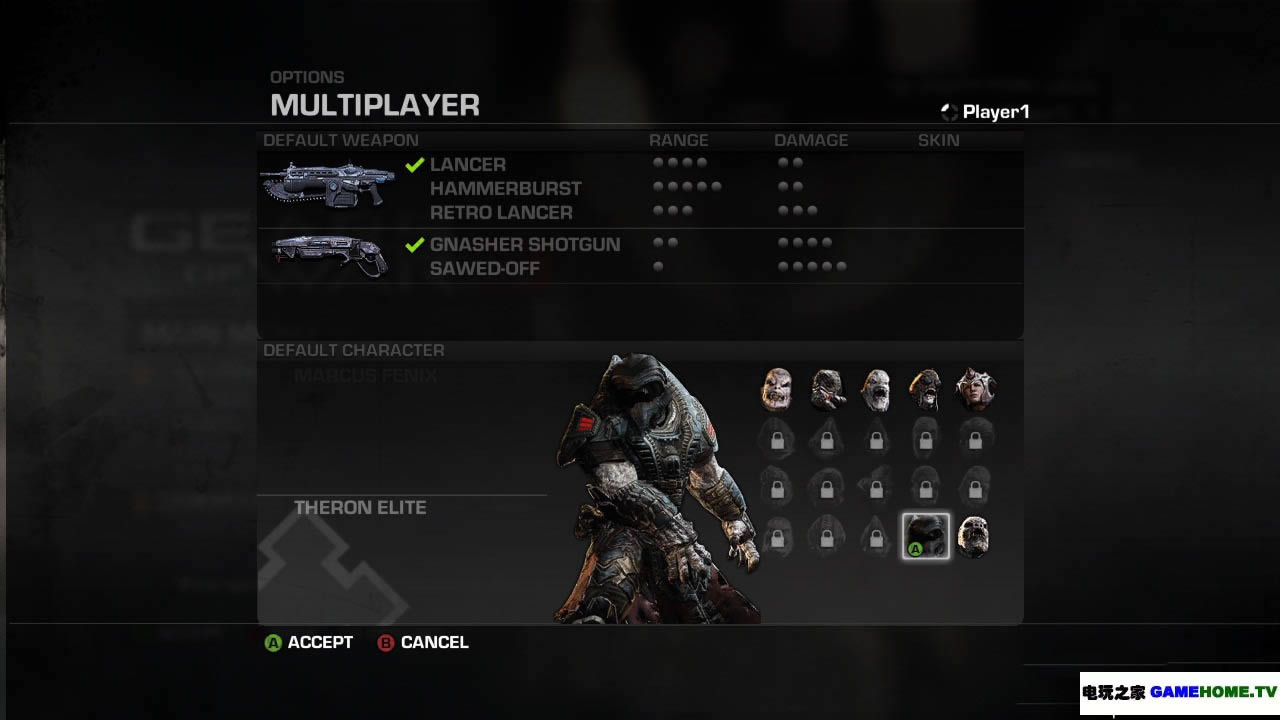Click the MULTIPLAYER heading

tap(375, 106)
